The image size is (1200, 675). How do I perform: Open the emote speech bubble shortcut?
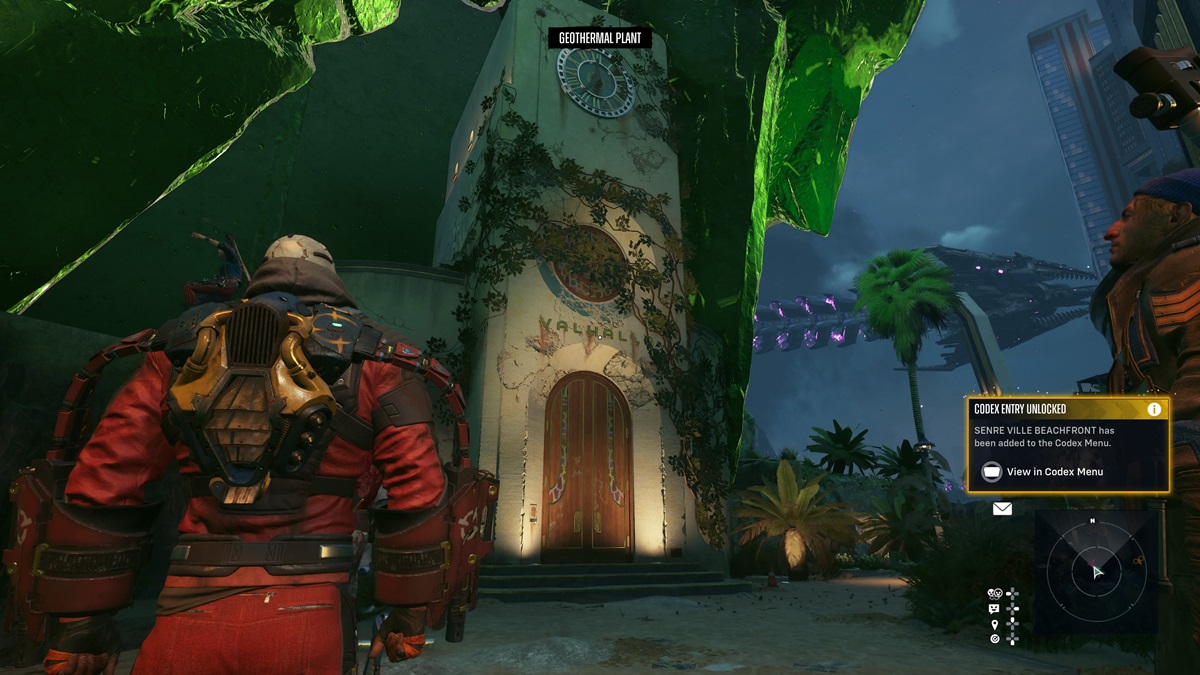995,608
